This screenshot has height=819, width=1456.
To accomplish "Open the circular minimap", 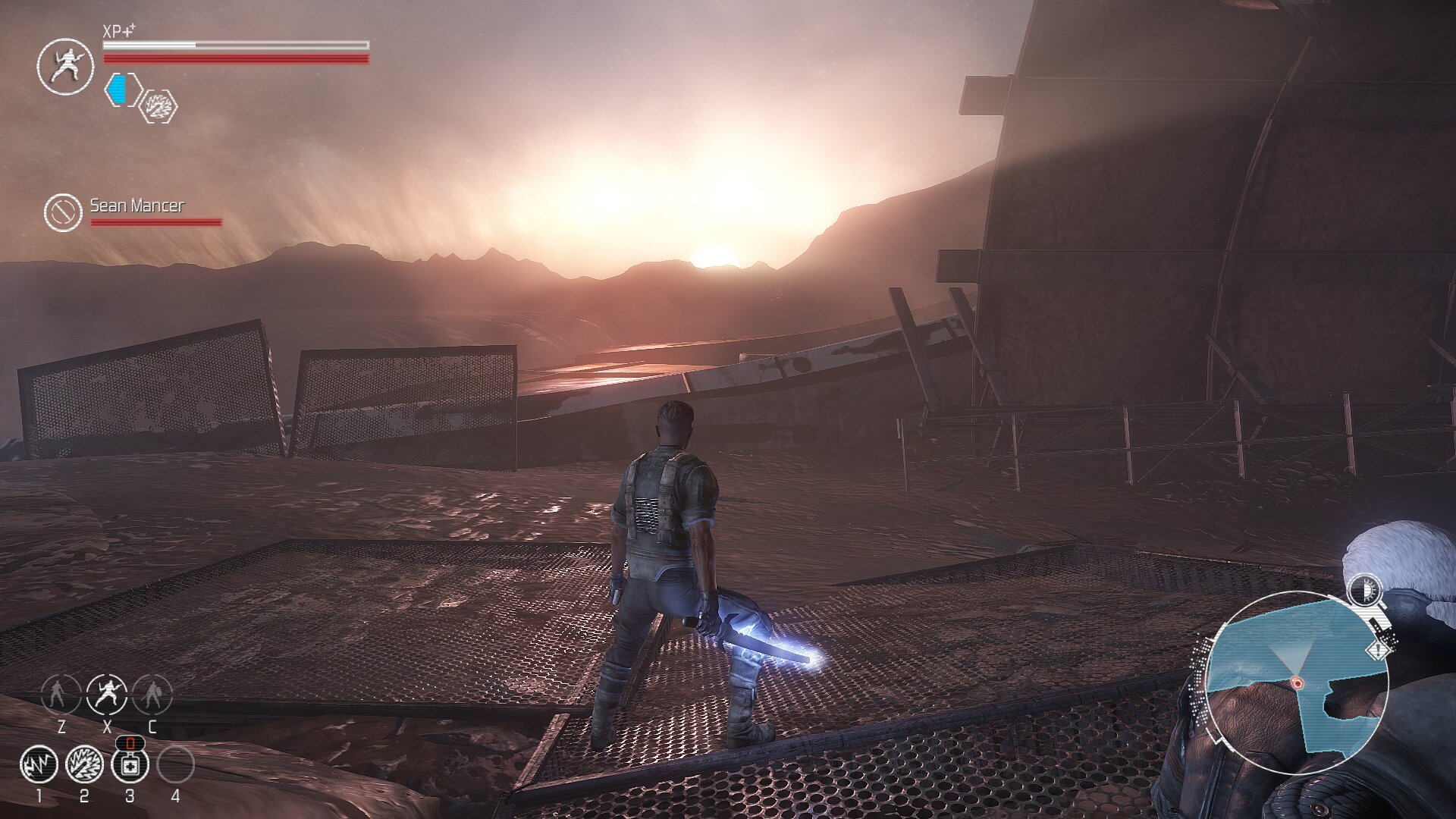I will [1297, 682].
